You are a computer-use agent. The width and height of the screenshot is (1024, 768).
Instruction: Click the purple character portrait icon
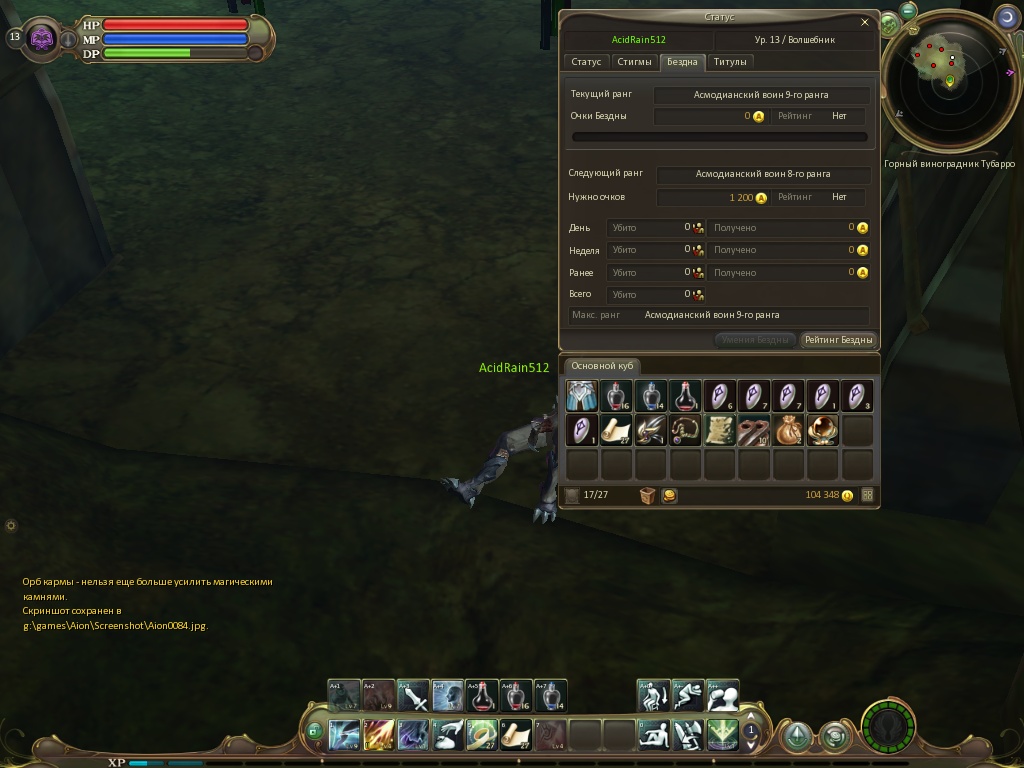pos(42,38)
